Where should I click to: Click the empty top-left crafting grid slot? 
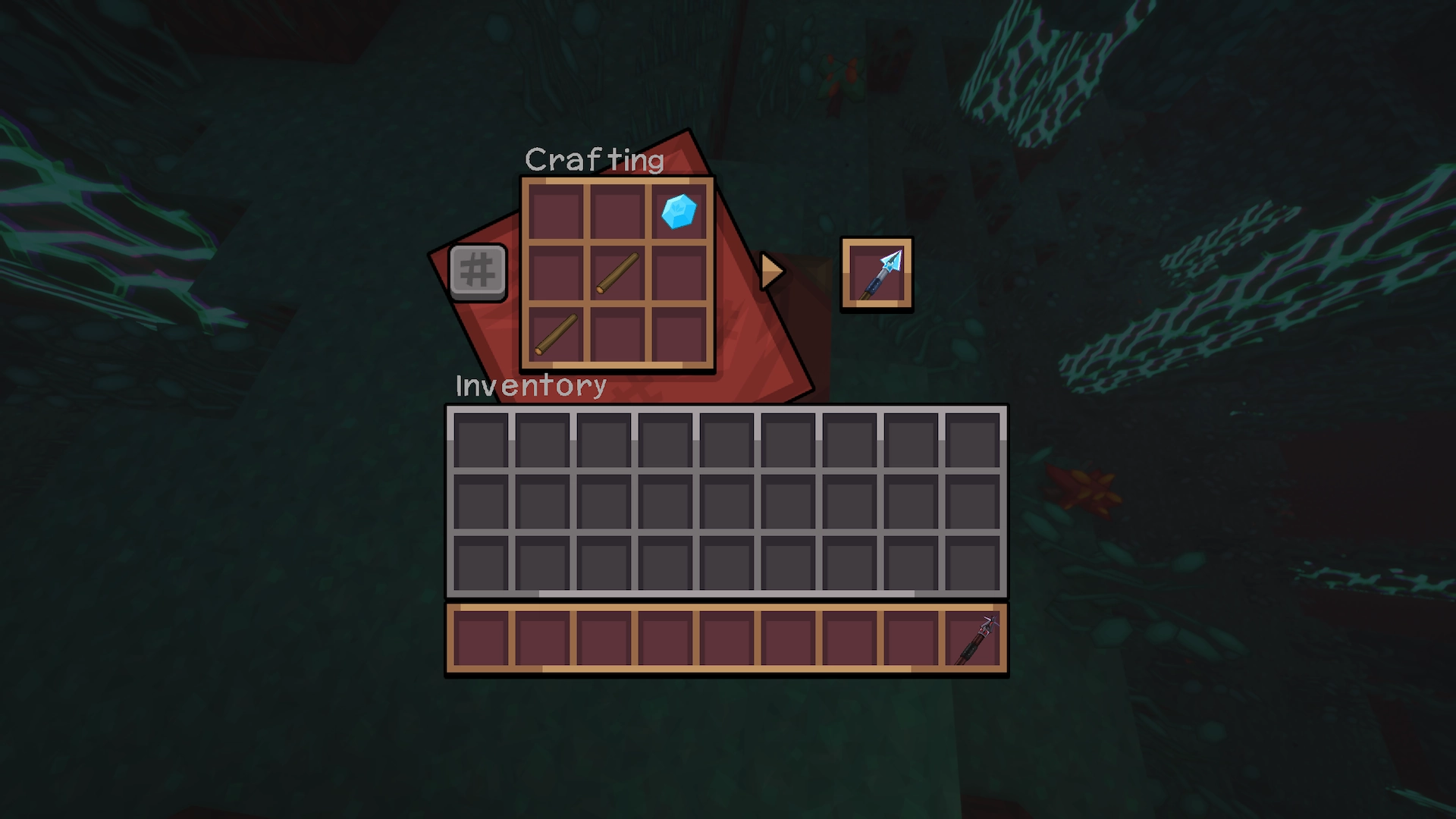pos(555,212)
